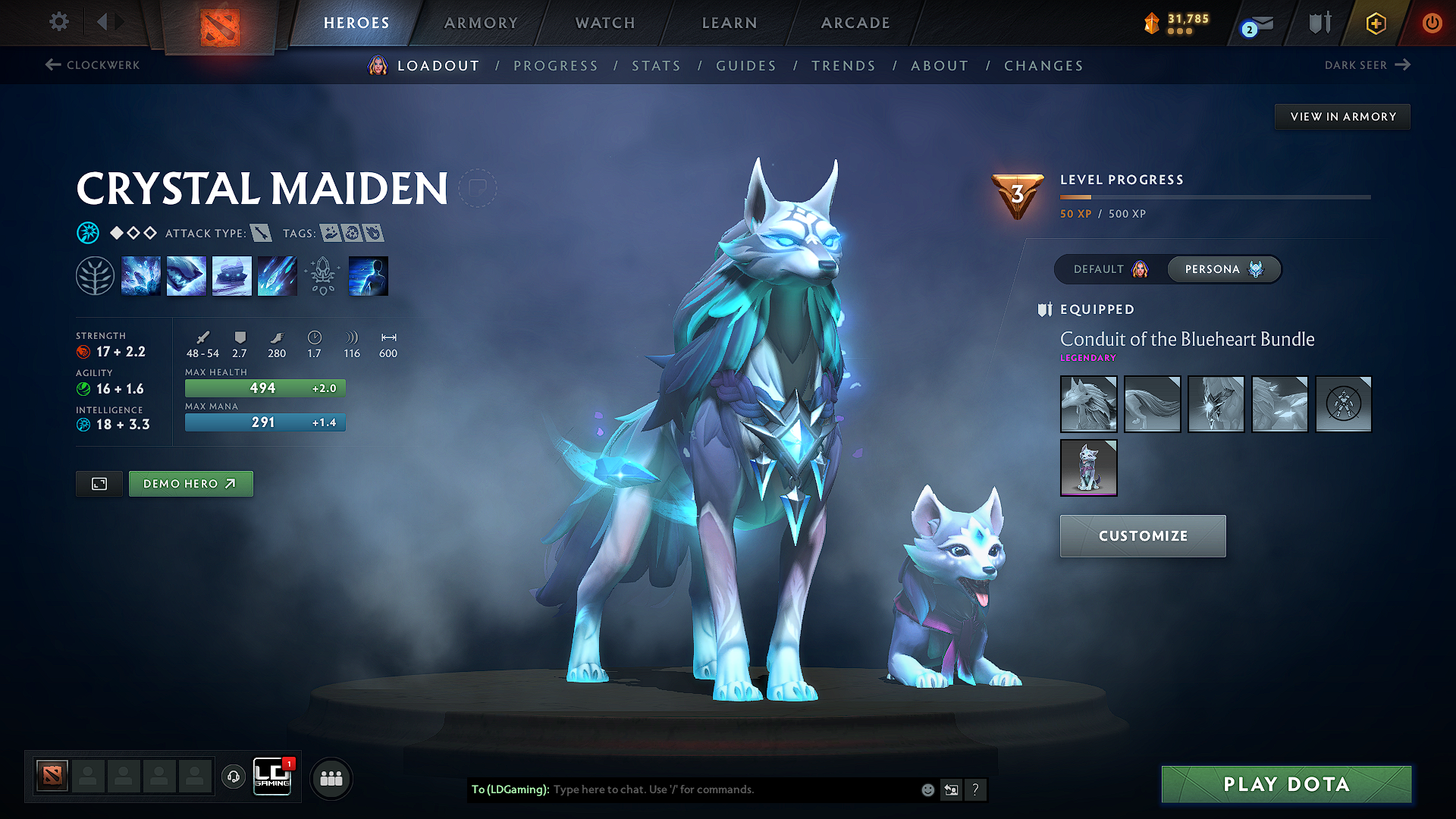Toggle the Persona appearance option
The image size is (1456, 819).
click(1223, 269)
